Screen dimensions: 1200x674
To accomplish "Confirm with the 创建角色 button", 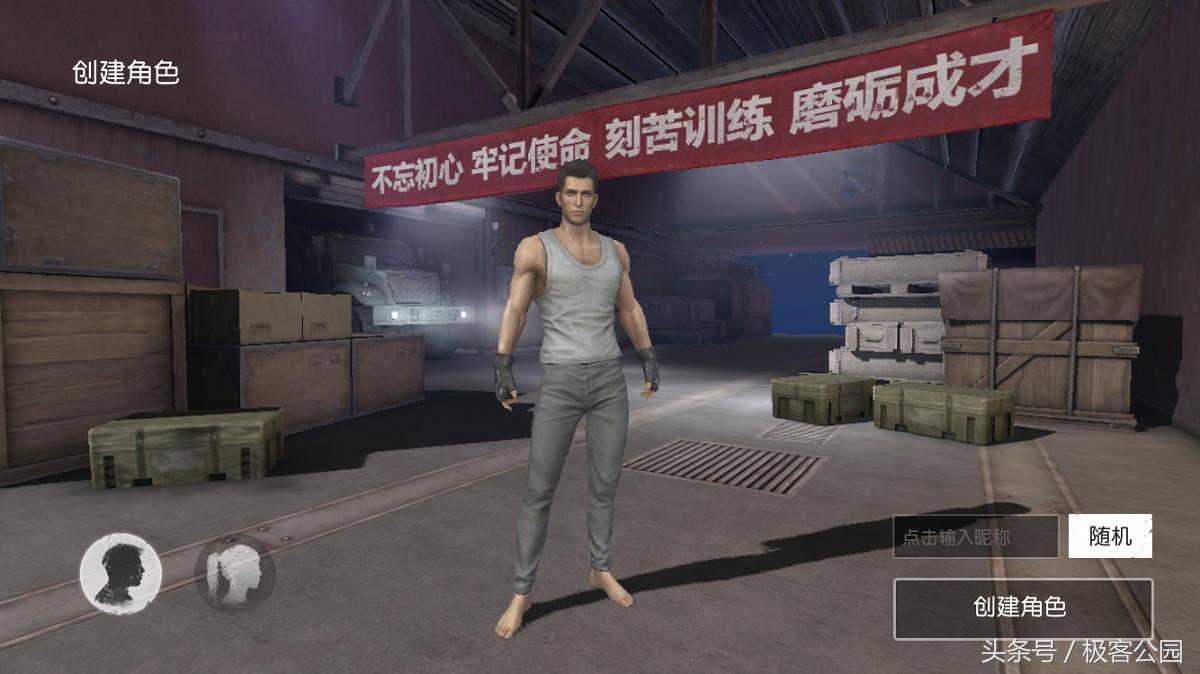I will pyautogui.click(x=1022, y=608).
